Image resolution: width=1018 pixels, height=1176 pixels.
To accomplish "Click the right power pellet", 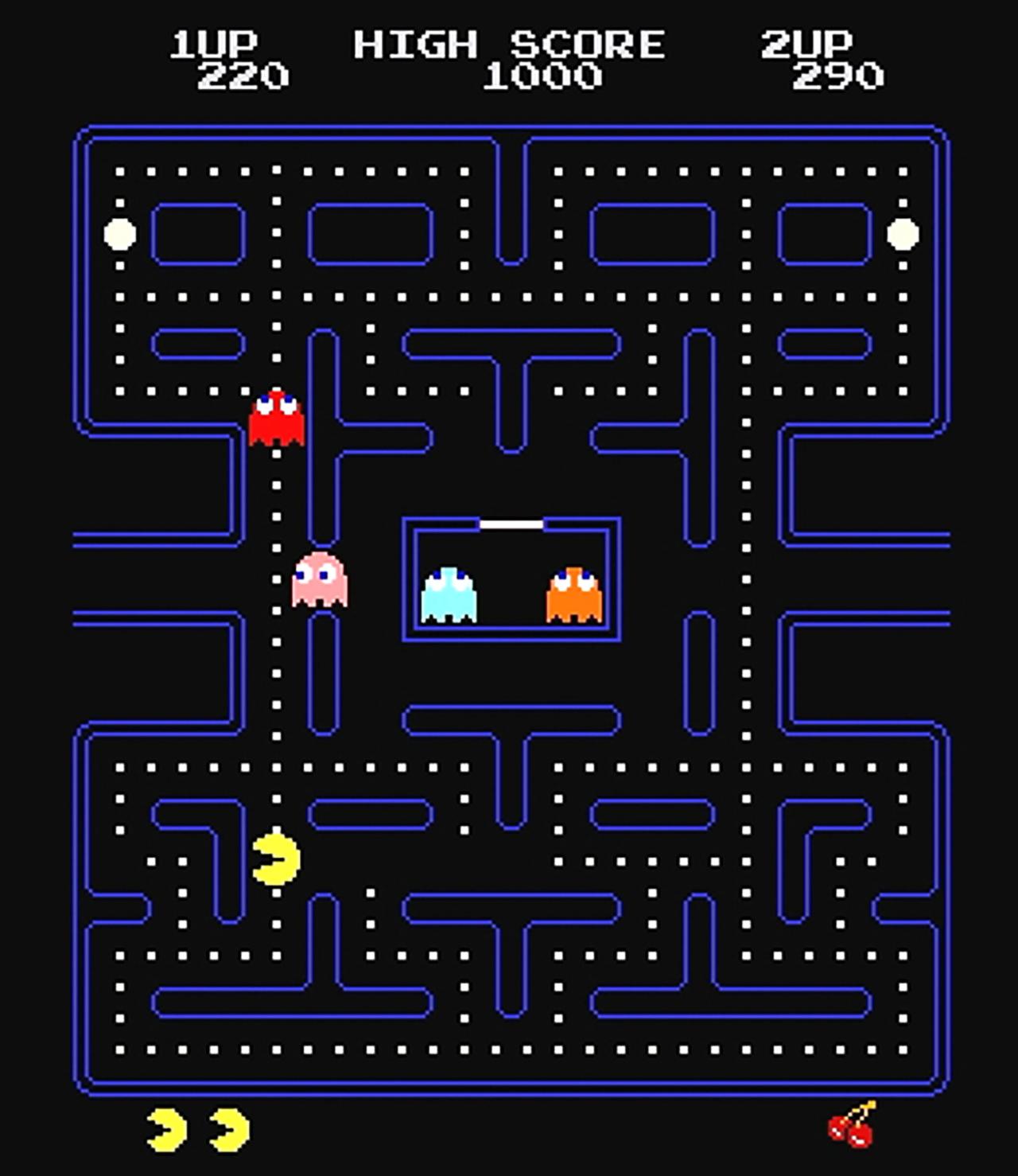I will pos(903,235).
